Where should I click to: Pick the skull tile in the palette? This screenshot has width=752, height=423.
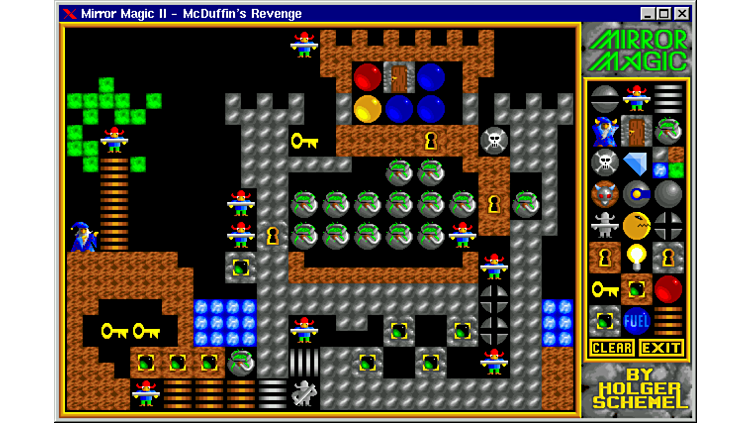click(x=604, y=162)
